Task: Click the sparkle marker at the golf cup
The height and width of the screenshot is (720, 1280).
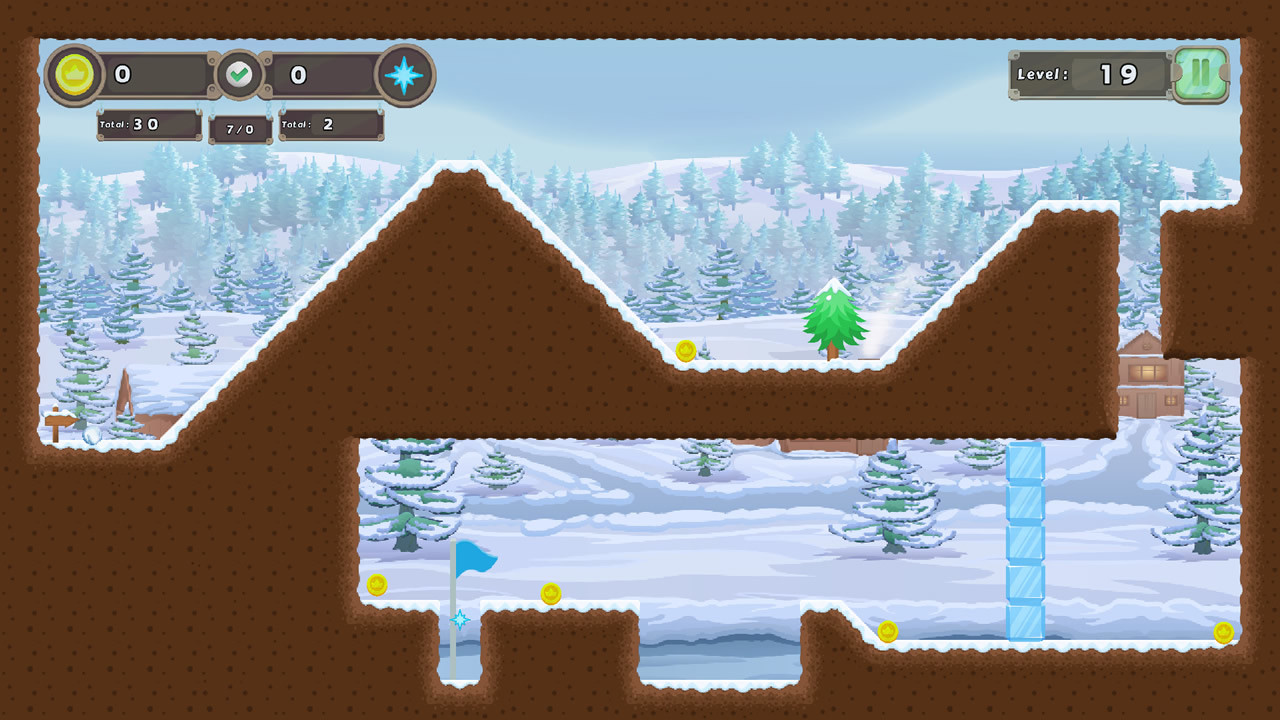Action: [x=460, y=618]
